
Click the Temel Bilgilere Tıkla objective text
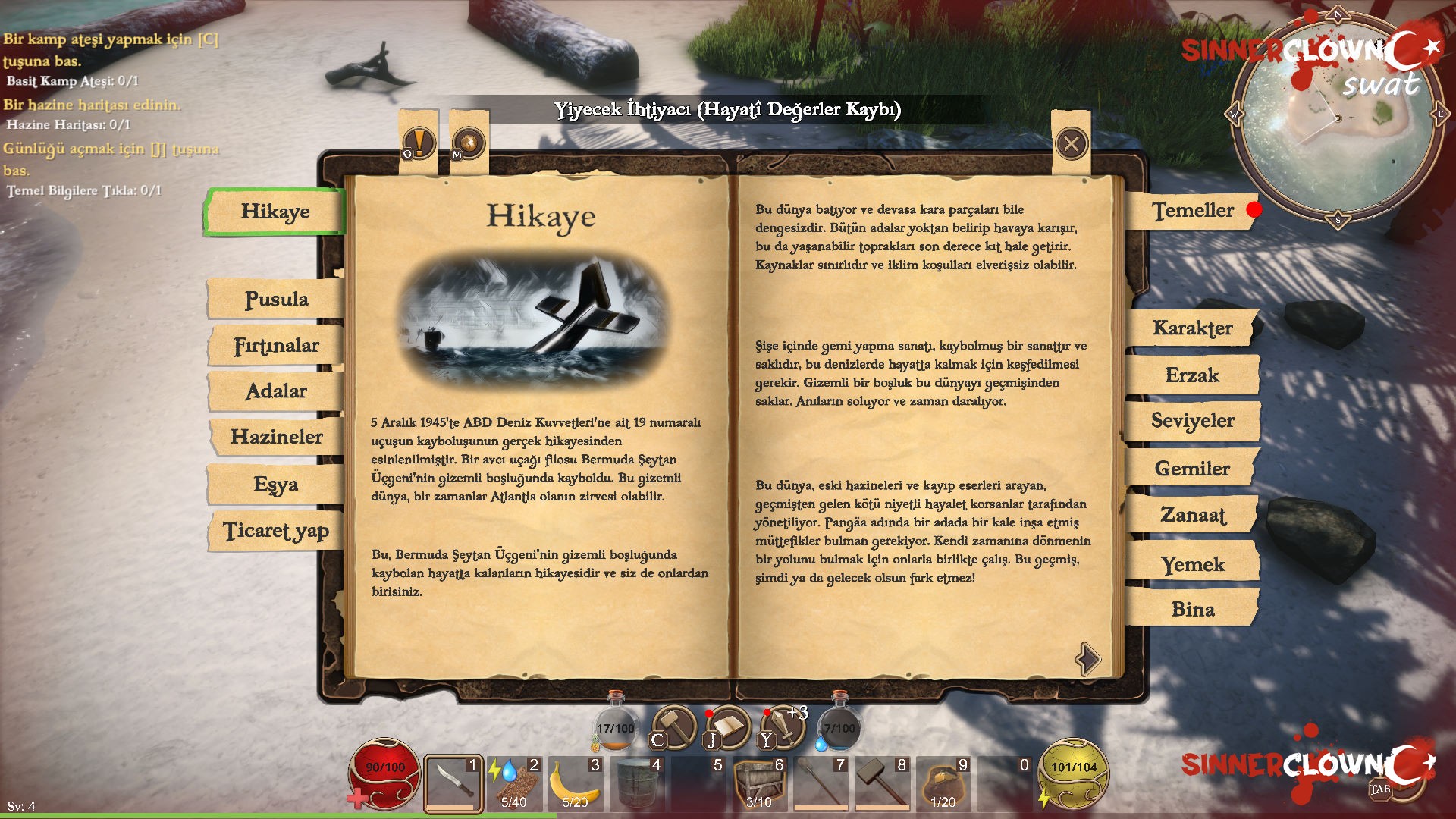click(x=83, y=192)
